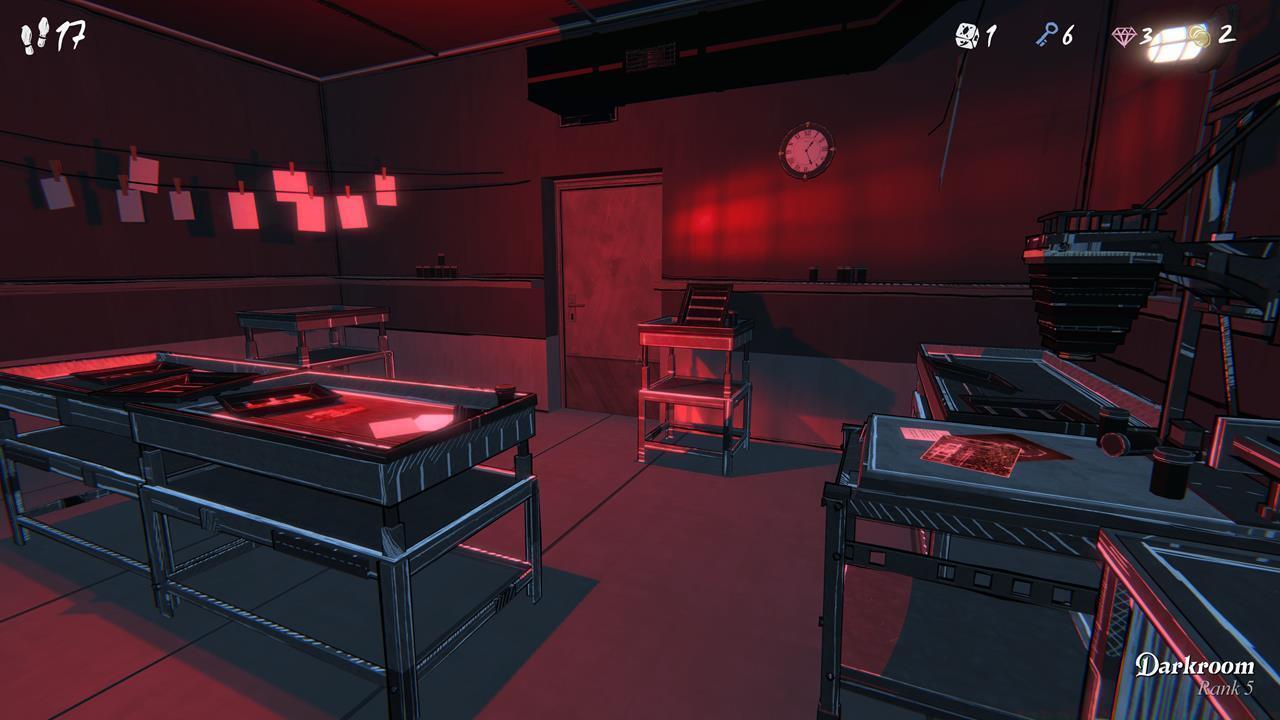This screenshot has width=1280, height=720.
Task: Select the dice counter icon
Action: pyautogui.click(x=966, y=36)
